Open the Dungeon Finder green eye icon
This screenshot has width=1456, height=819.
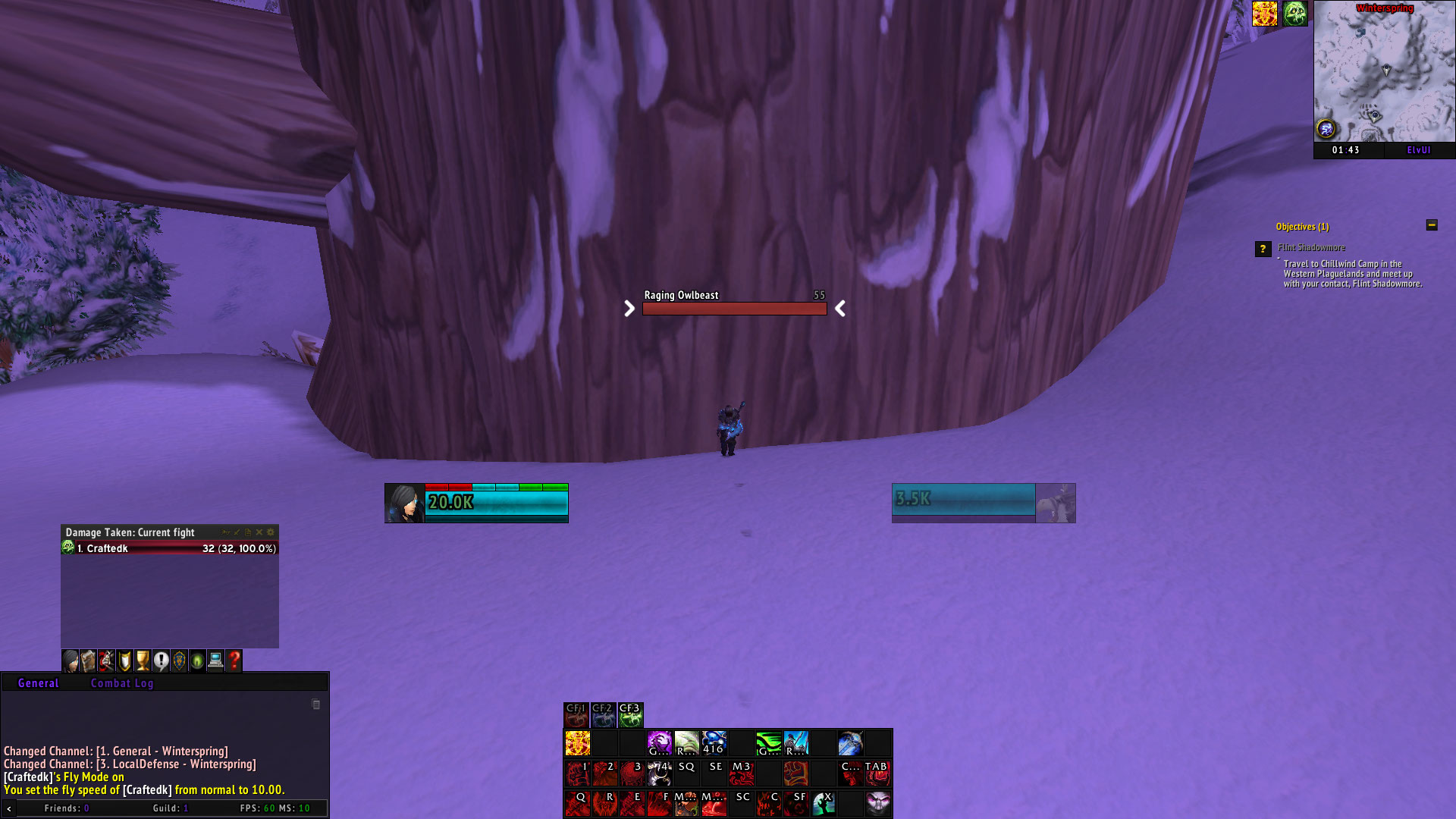pos(196,661)
